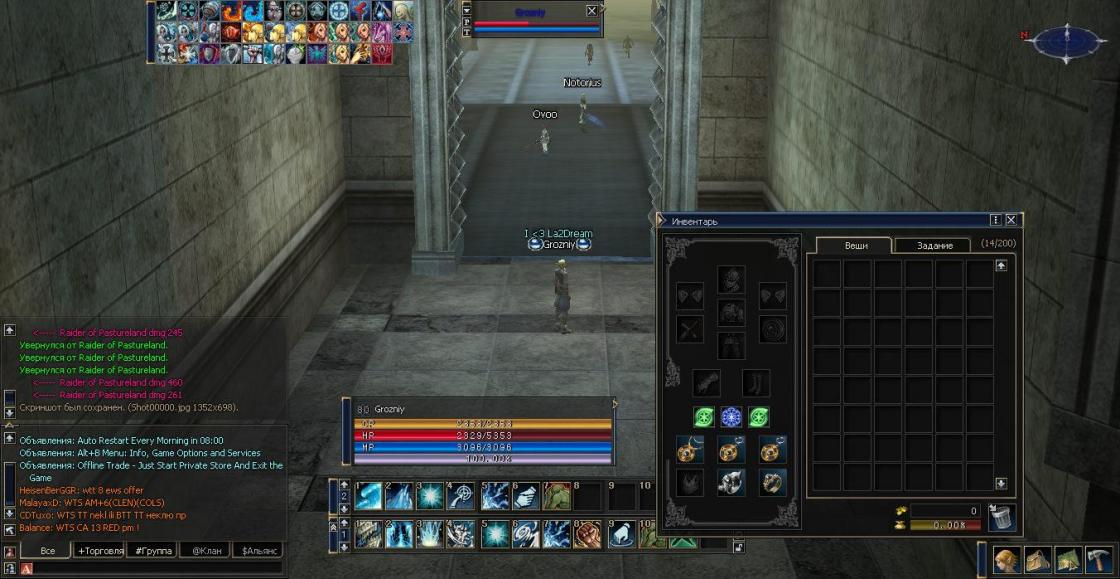The width and height of the screenshot is (1120, 579).
Task: Close the Grozniy target window
Action: [592, 11]
